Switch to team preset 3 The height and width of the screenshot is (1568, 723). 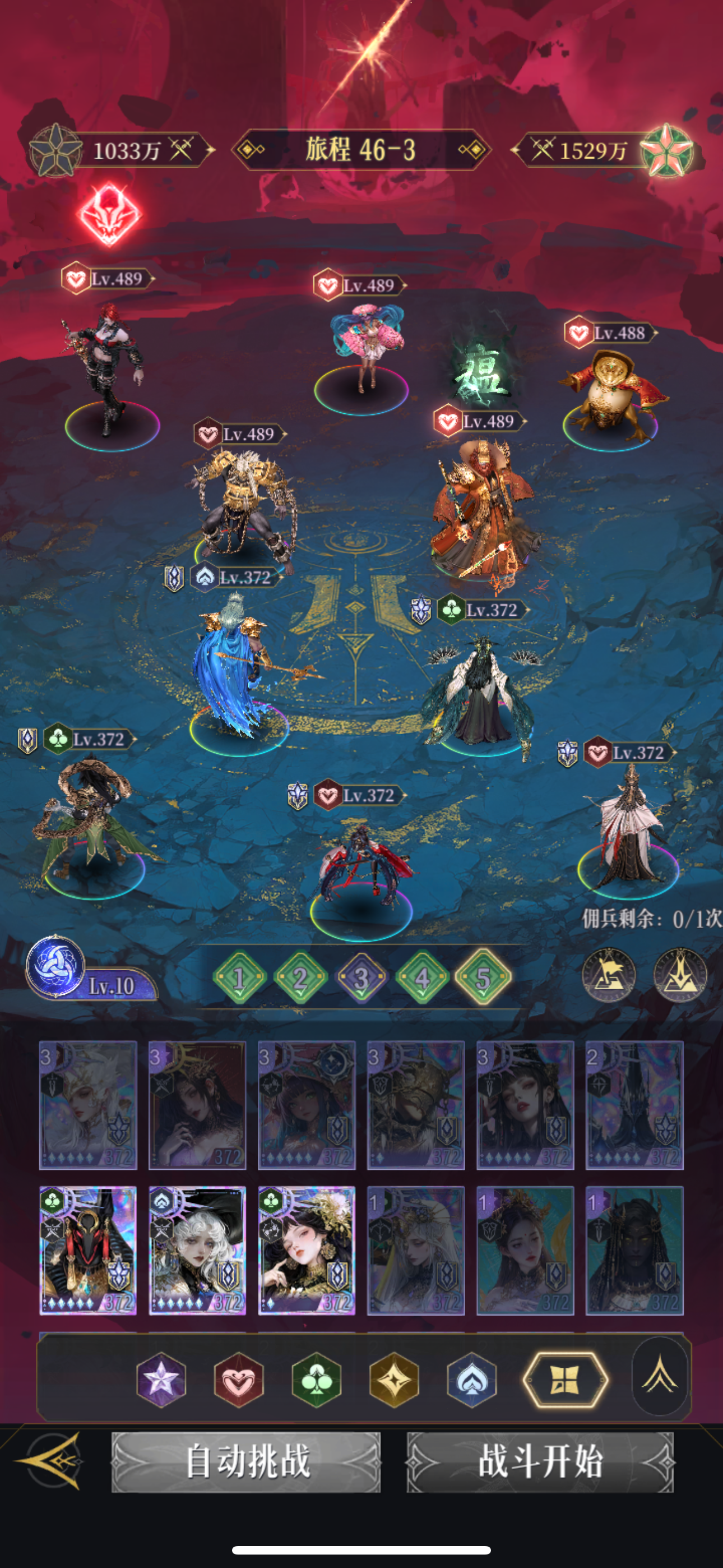(x=361, y=977)
